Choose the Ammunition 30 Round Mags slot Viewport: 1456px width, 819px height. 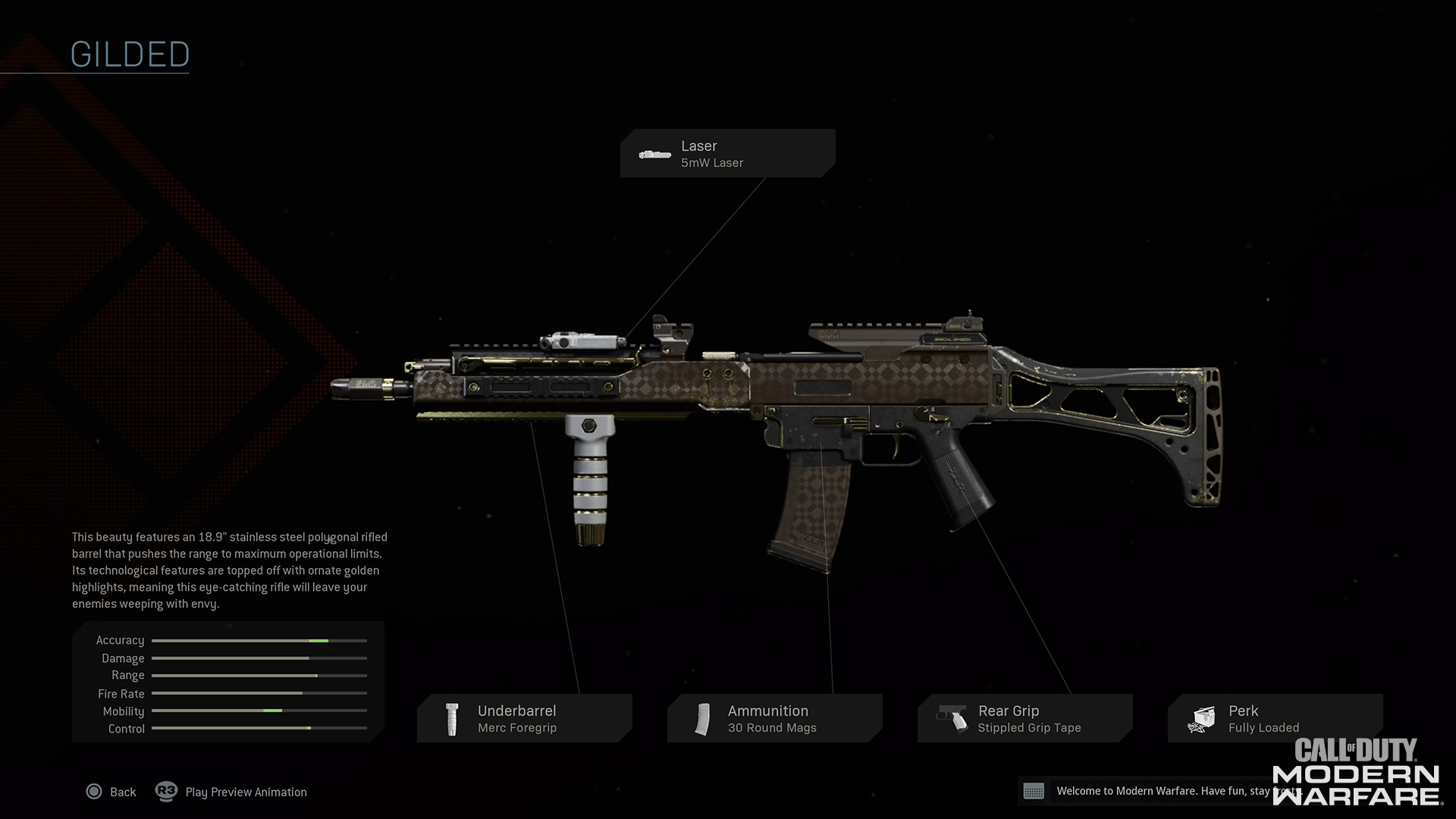(x=774, y=718)
